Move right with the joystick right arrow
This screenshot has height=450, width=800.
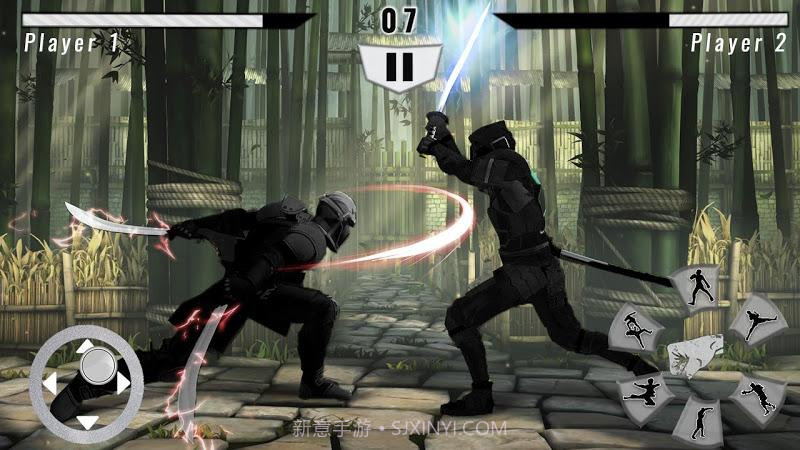[123, 382]
